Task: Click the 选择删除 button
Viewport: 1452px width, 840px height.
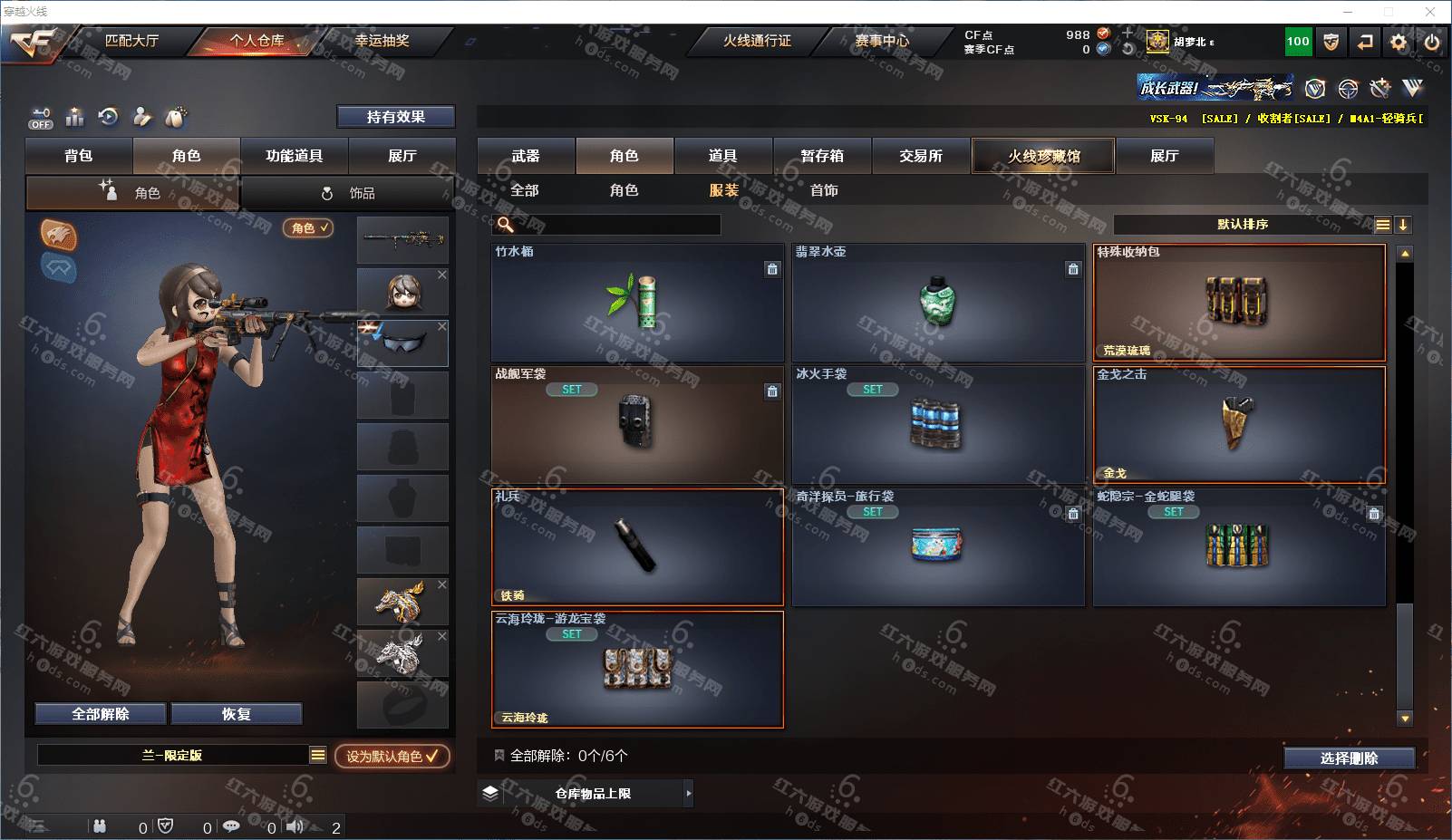Action: click(x=1349, y=758)
